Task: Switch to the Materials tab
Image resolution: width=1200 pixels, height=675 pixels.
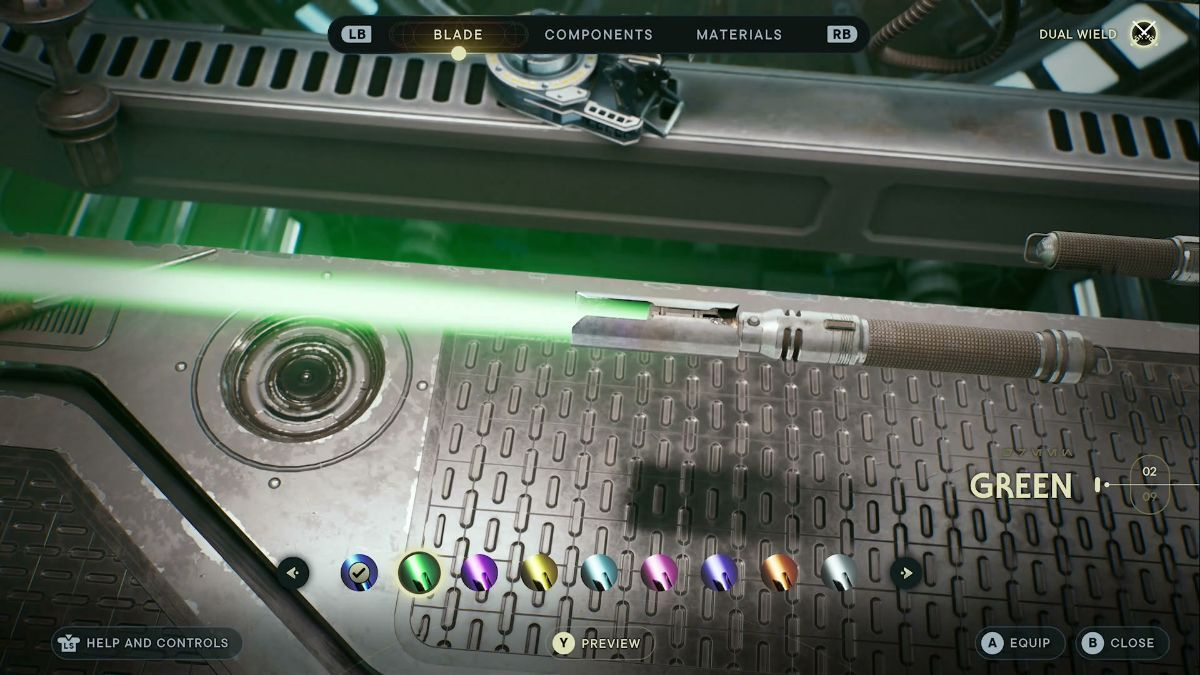Action: (739, 35)
